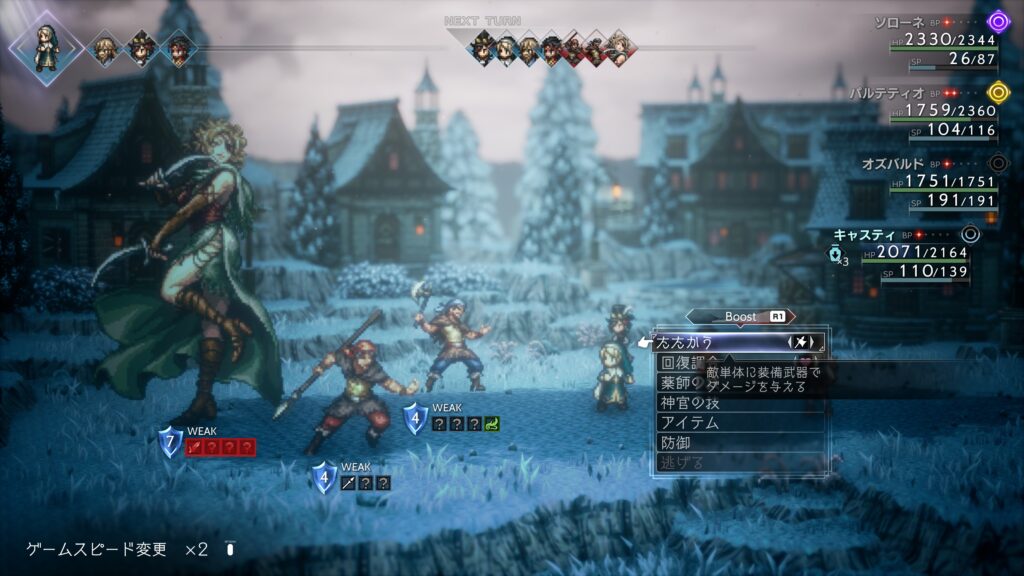This screenshot has height=576, width=1024.
Task: Click the left weapon-switch arrow on たたかう
Action: tap(791, 343)
